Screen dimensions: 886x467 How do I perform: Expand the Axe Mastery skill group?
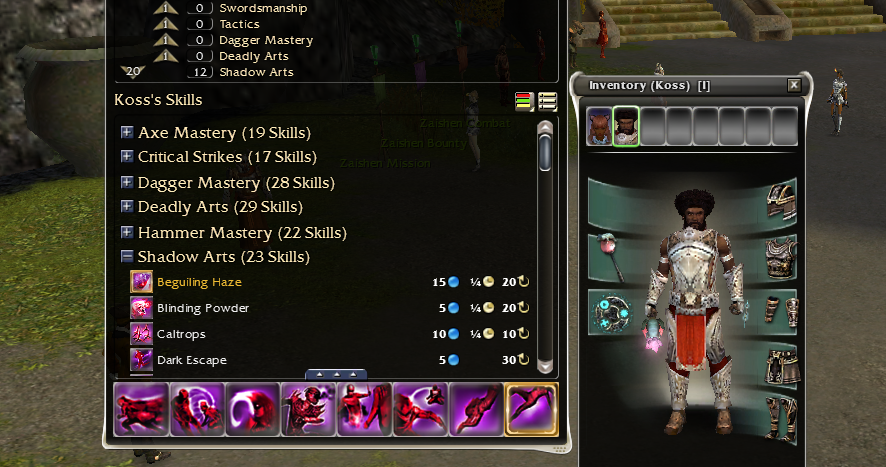pyautogui.click(x=127, y=132)
